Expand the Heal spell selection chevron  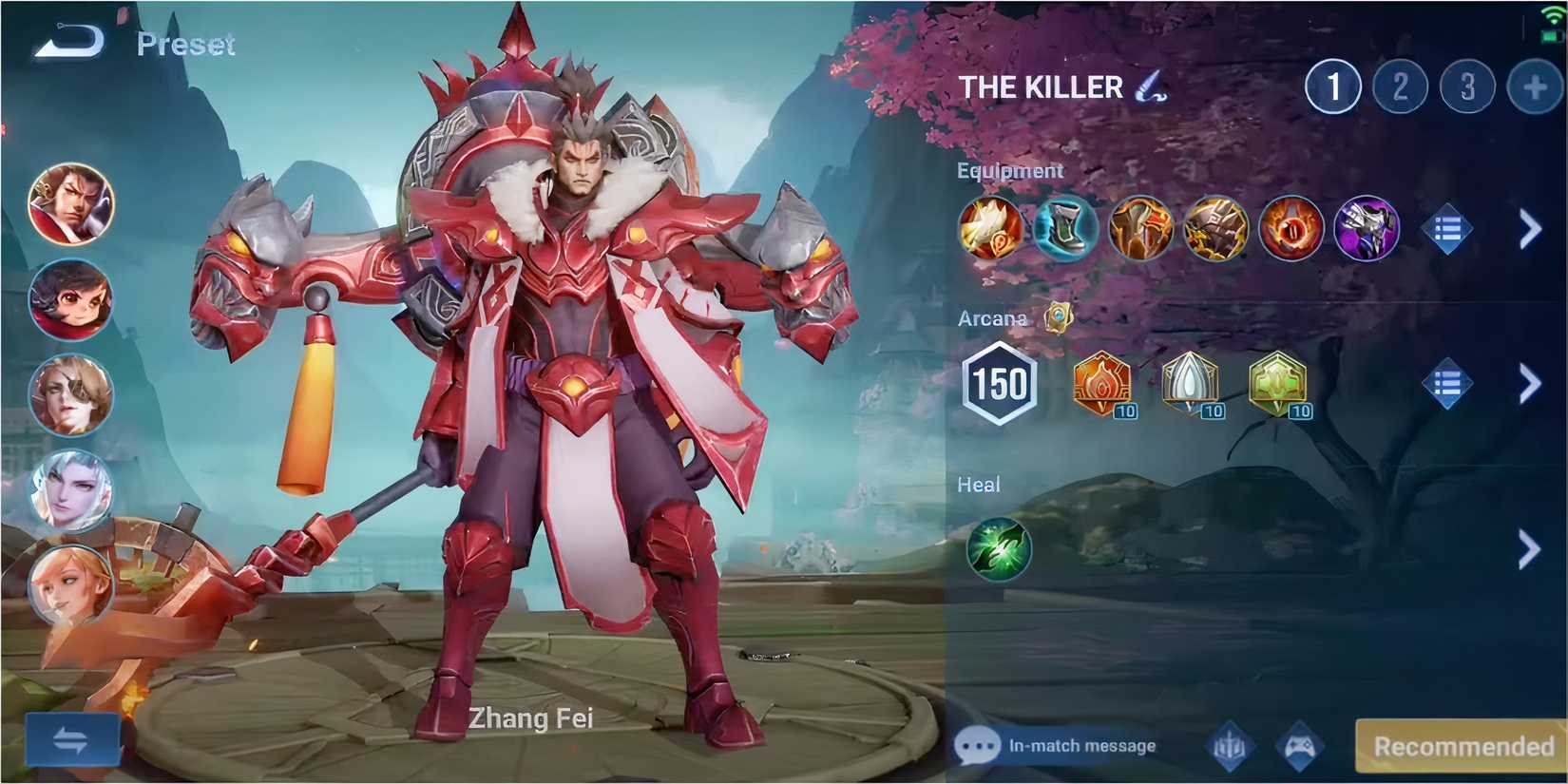pos(1530,549)
